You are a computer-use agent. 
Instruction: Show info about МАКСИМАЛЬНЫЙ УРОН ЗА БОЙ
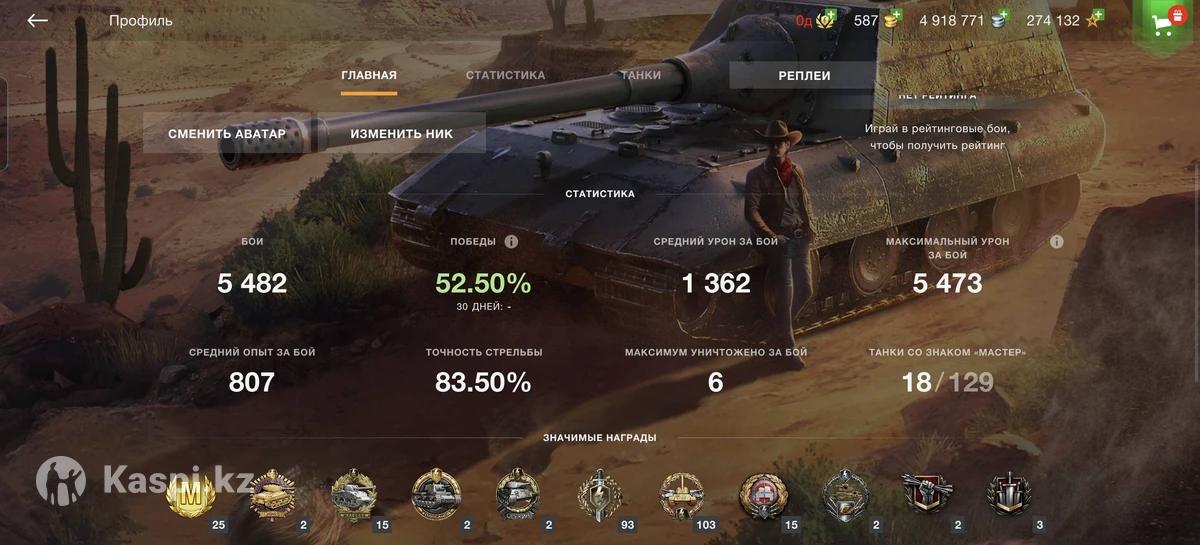click(1057, 242)
